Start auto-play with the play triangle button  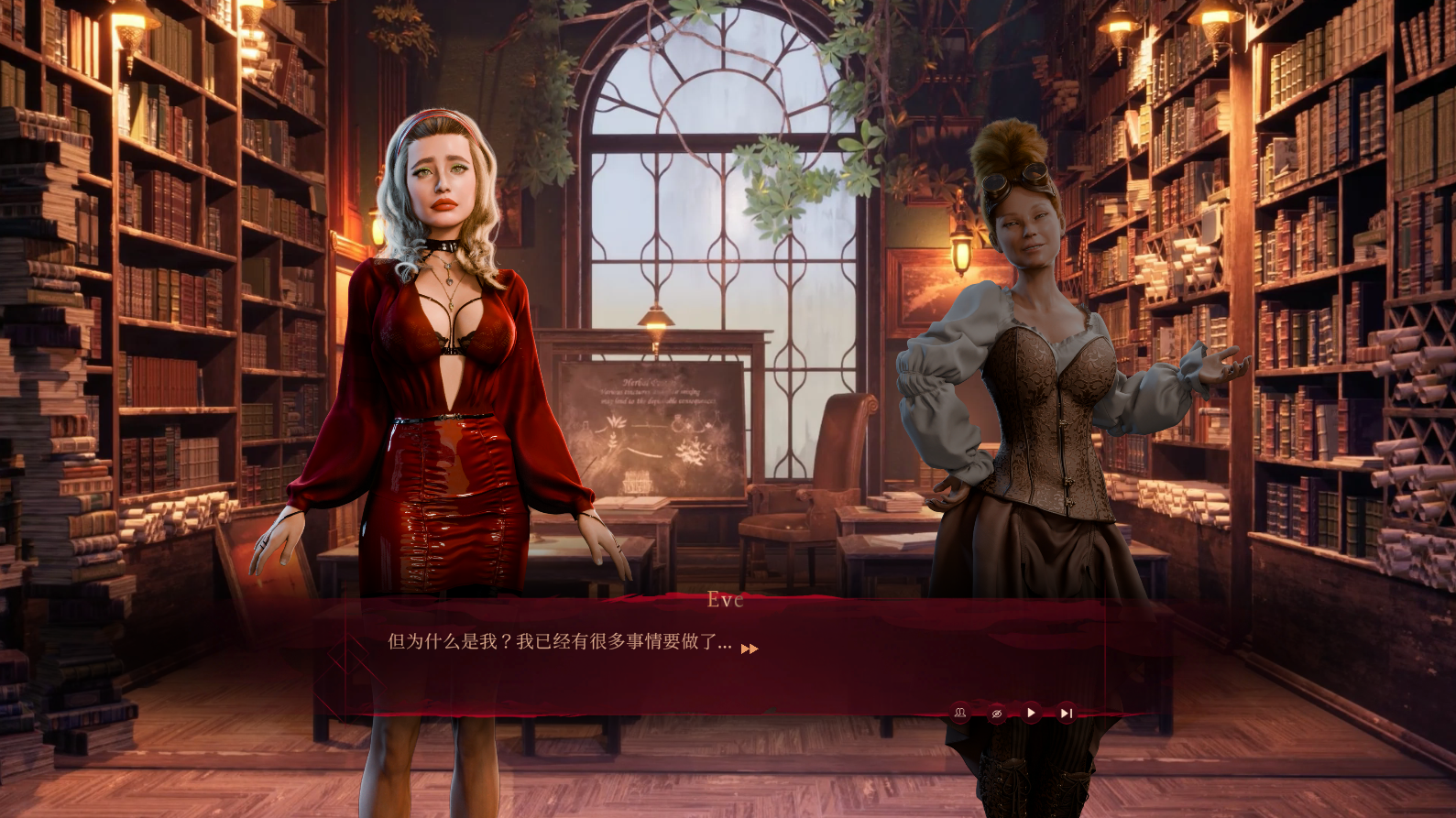click(1031, 713)
